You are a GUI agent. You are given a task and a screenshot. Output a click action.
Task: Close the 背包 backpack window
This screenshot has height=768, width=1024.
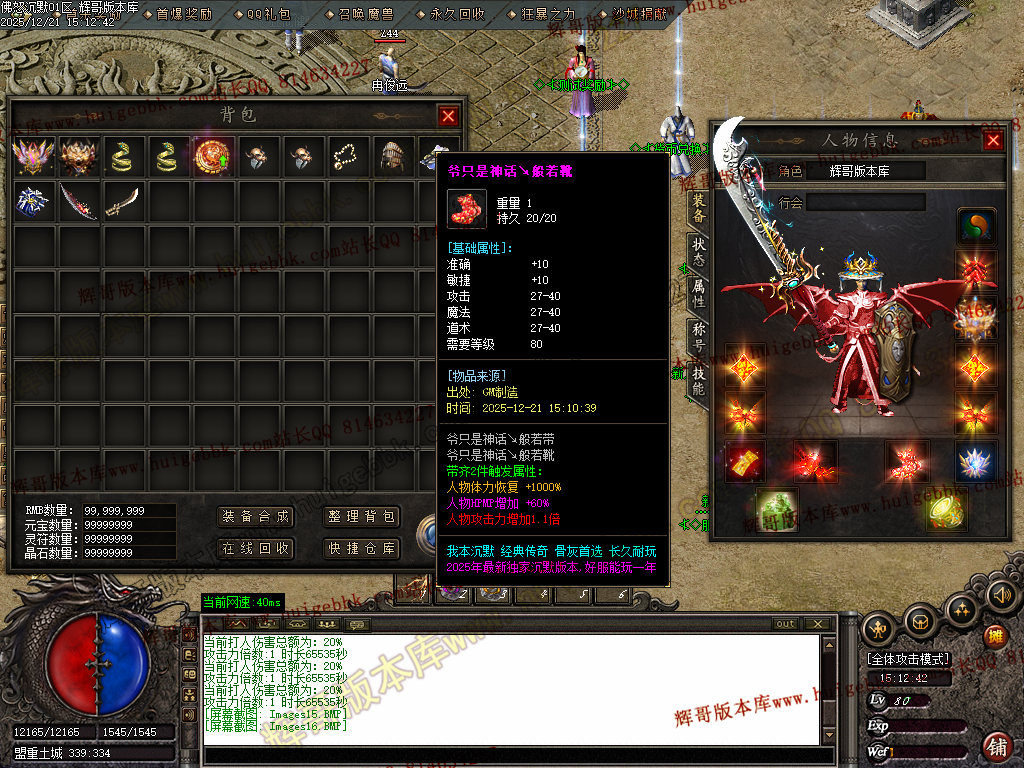point(448,116)
